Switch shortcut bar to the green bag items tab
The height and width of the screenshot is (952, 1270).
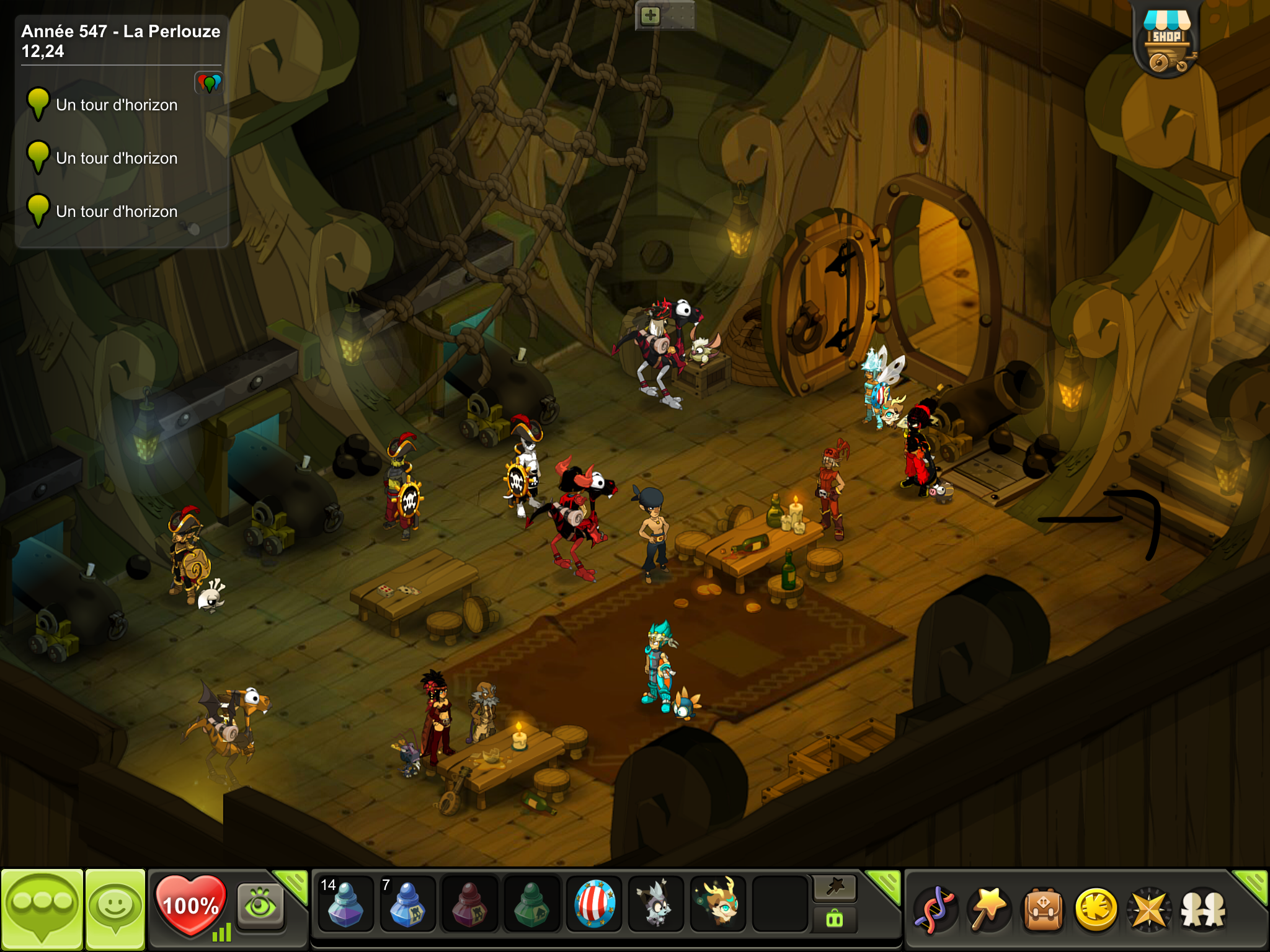click(835, 919)
